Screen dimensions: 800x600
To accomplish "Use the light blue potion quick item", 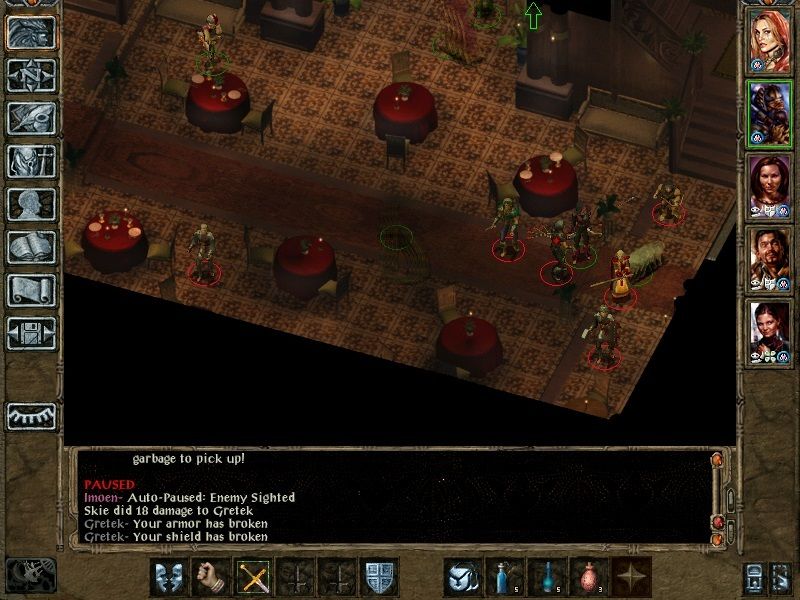I will tap(505, 577).
